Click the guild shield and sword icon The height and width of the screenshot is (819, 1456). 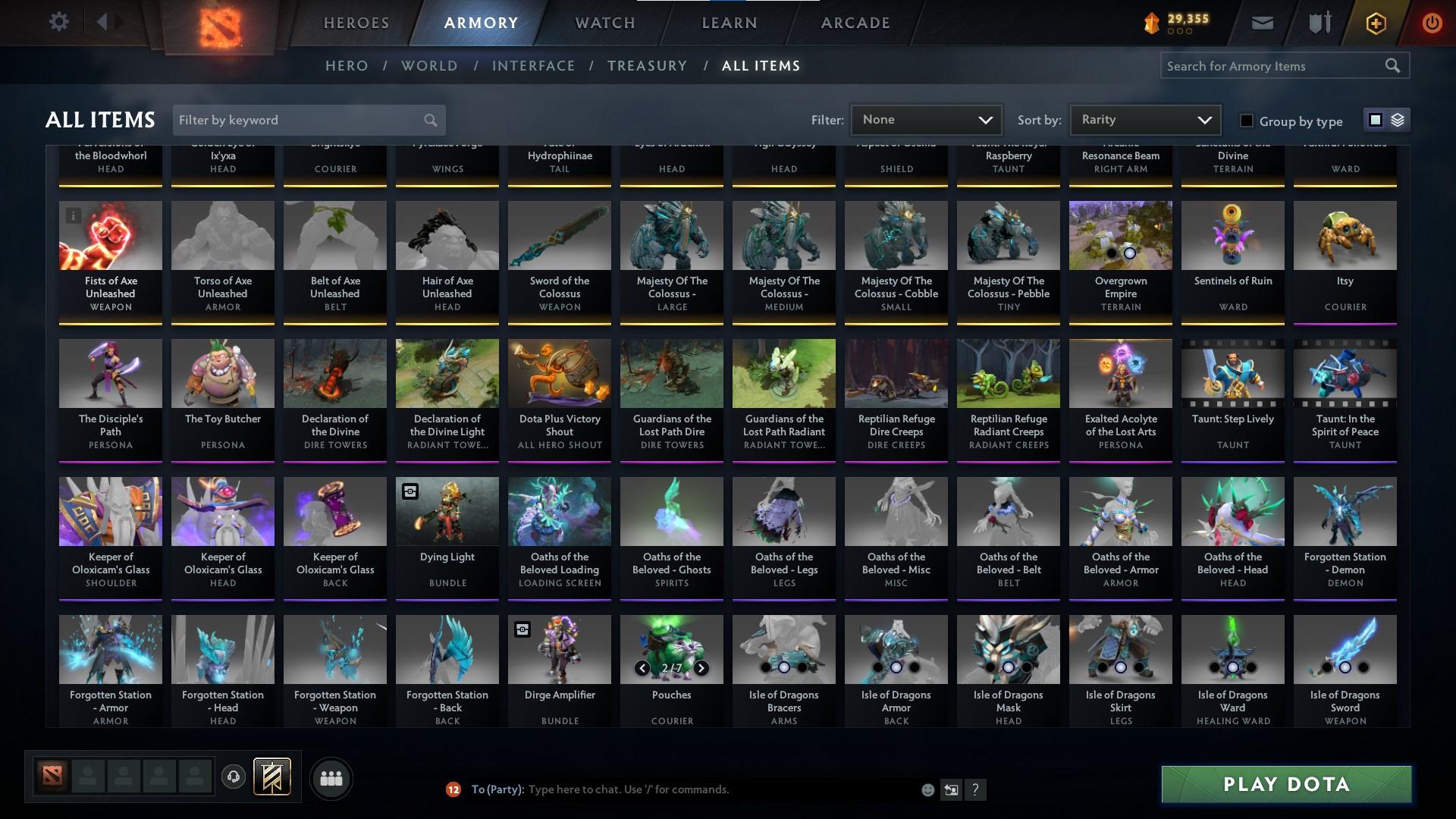pos(1318,22)
